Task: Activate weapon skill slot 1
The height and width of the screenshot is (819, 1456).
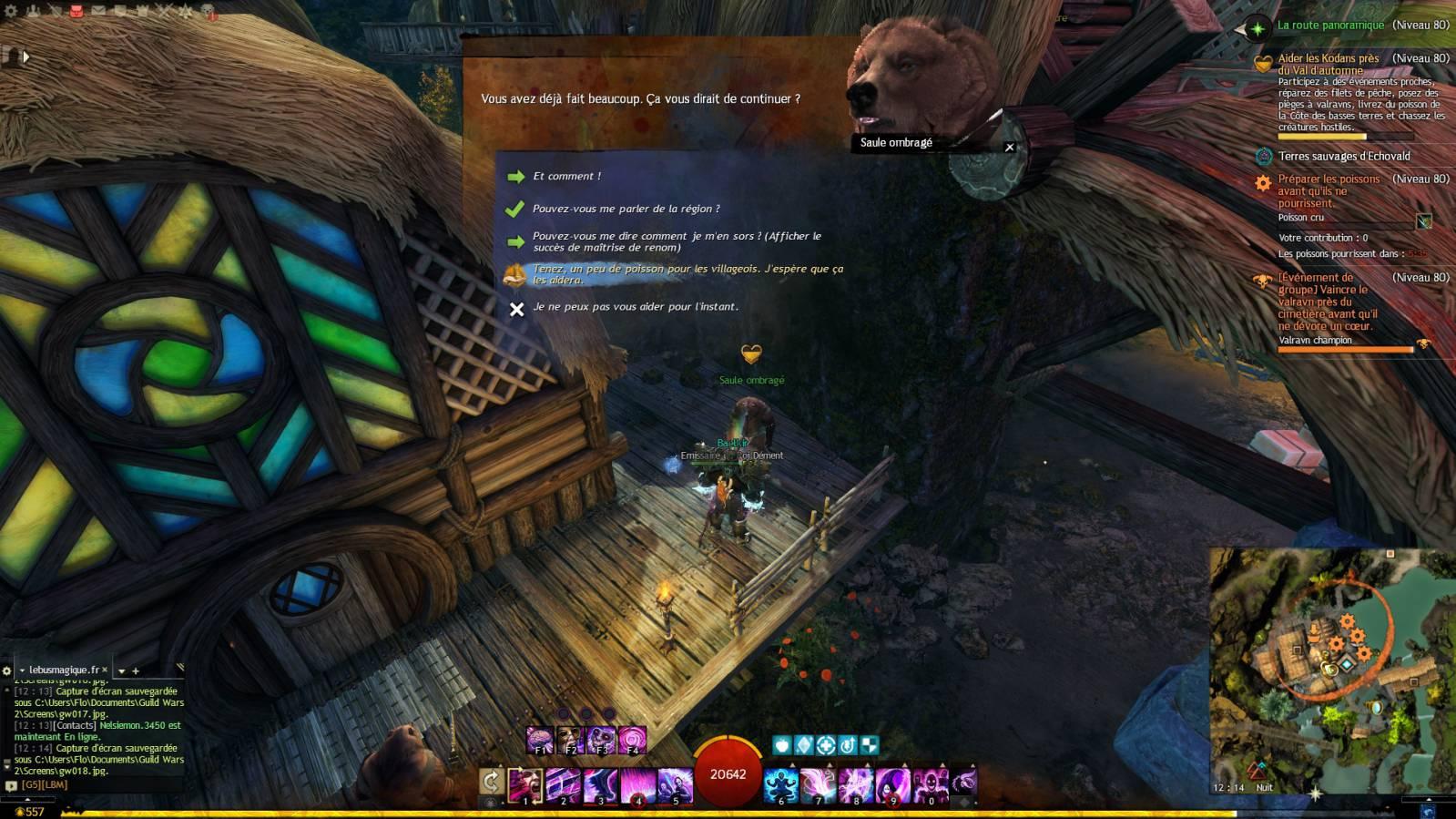Action: (x=525, y=784)
